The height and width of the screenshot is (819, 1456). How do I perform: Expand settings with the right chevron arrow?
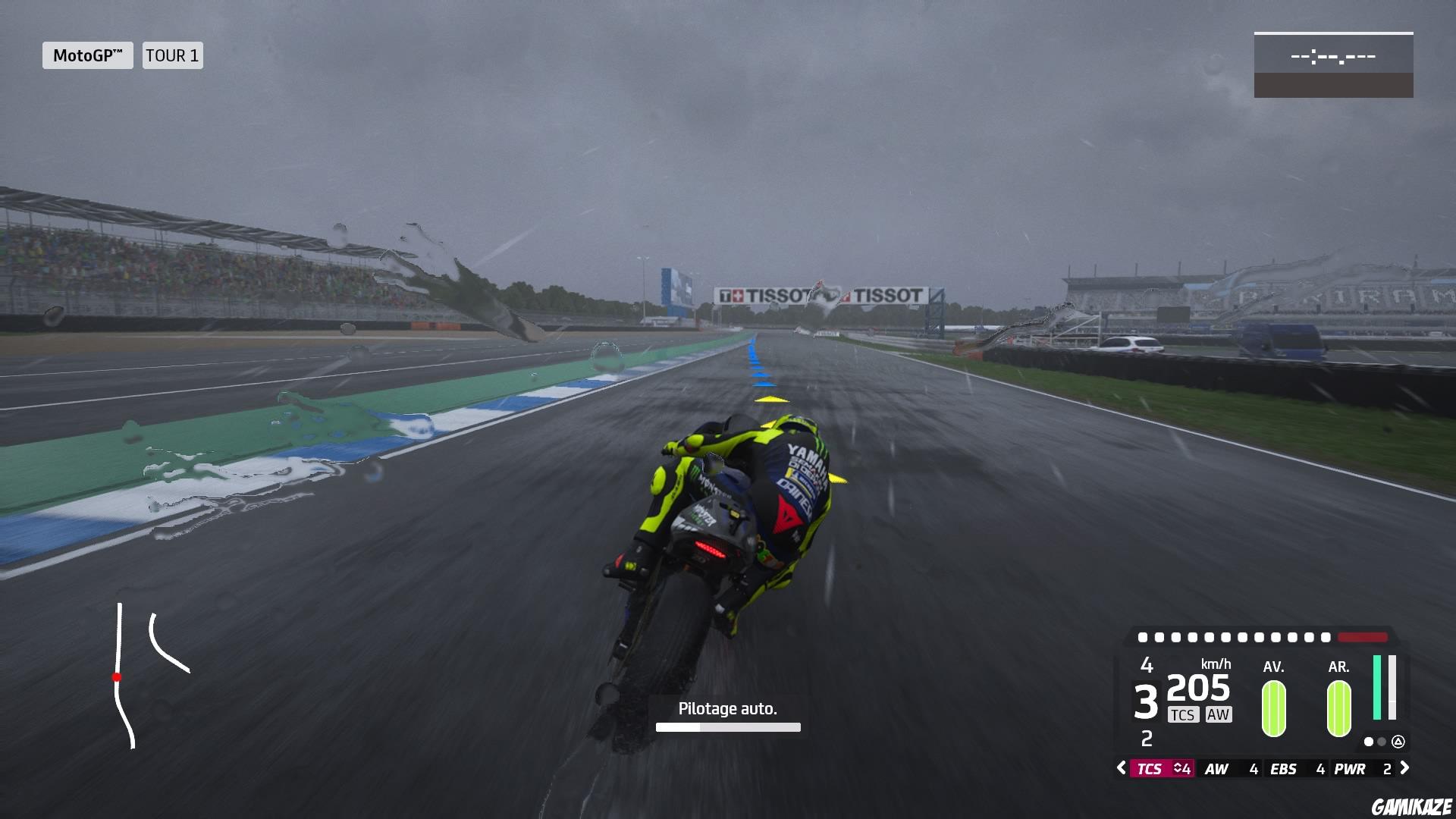(1404, 767)
